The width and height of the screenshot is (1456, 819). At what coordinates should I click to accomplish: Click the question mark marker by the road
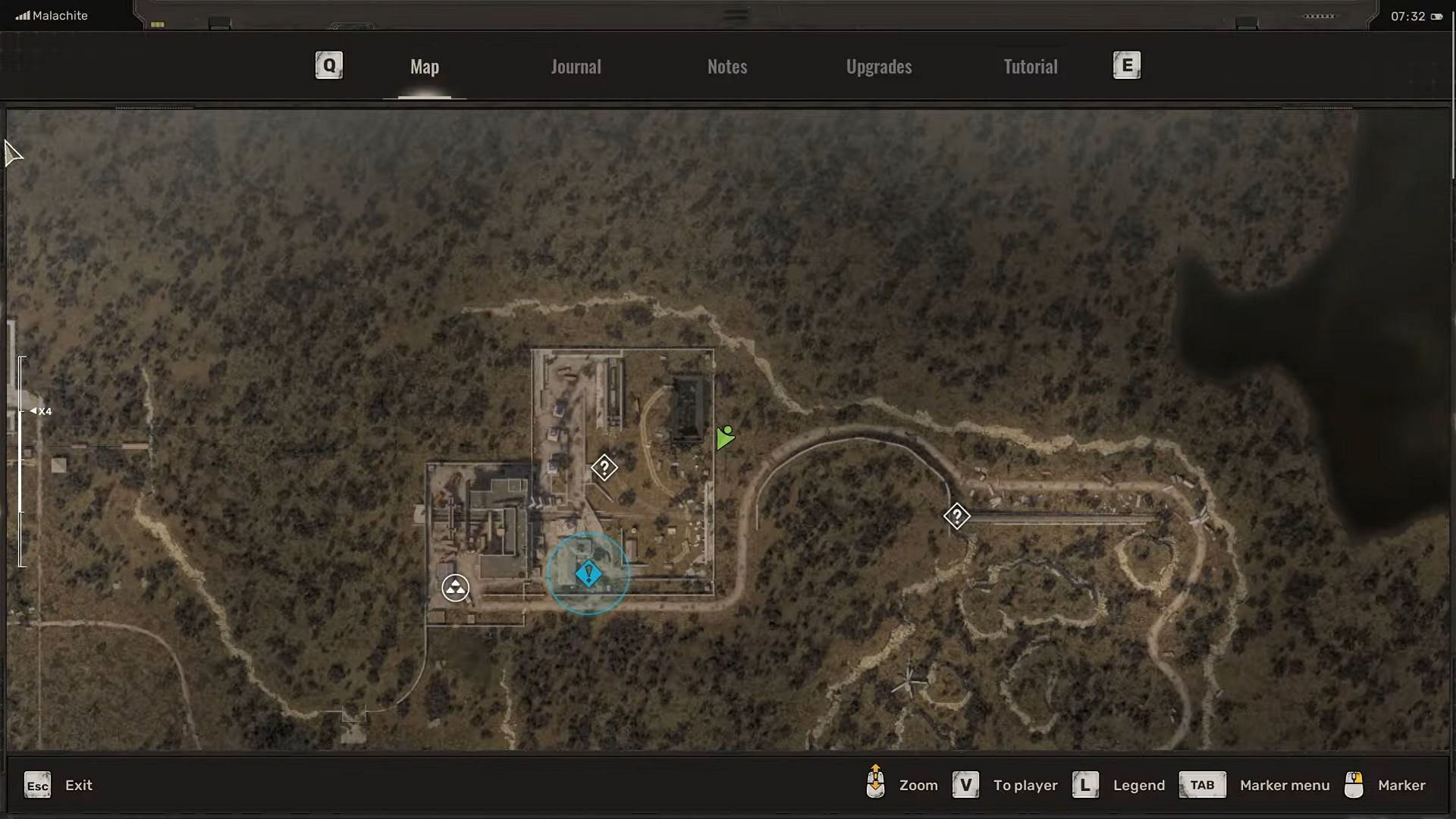(957, 516)
